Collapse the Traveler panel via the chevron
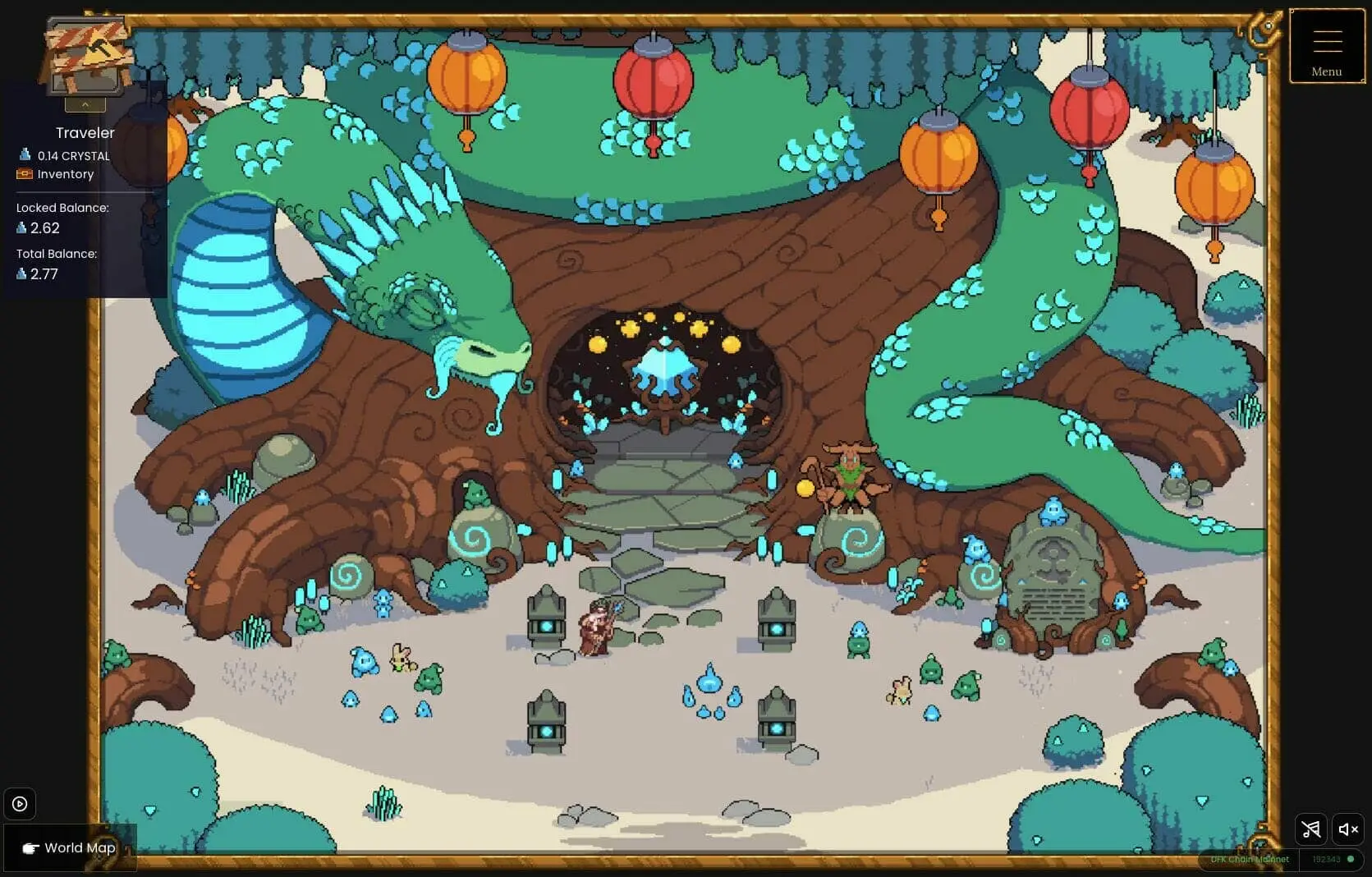The height and width of the screenshot is (877, 1372). click(x=85, y=104)
